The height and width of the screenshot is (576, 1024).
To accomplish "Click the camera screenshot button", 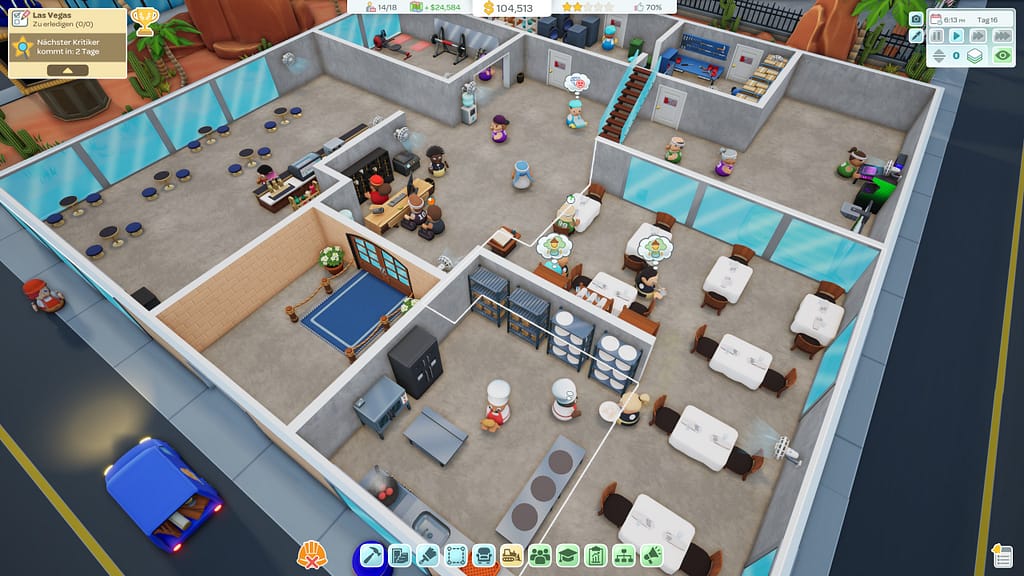I will [916, 19].
